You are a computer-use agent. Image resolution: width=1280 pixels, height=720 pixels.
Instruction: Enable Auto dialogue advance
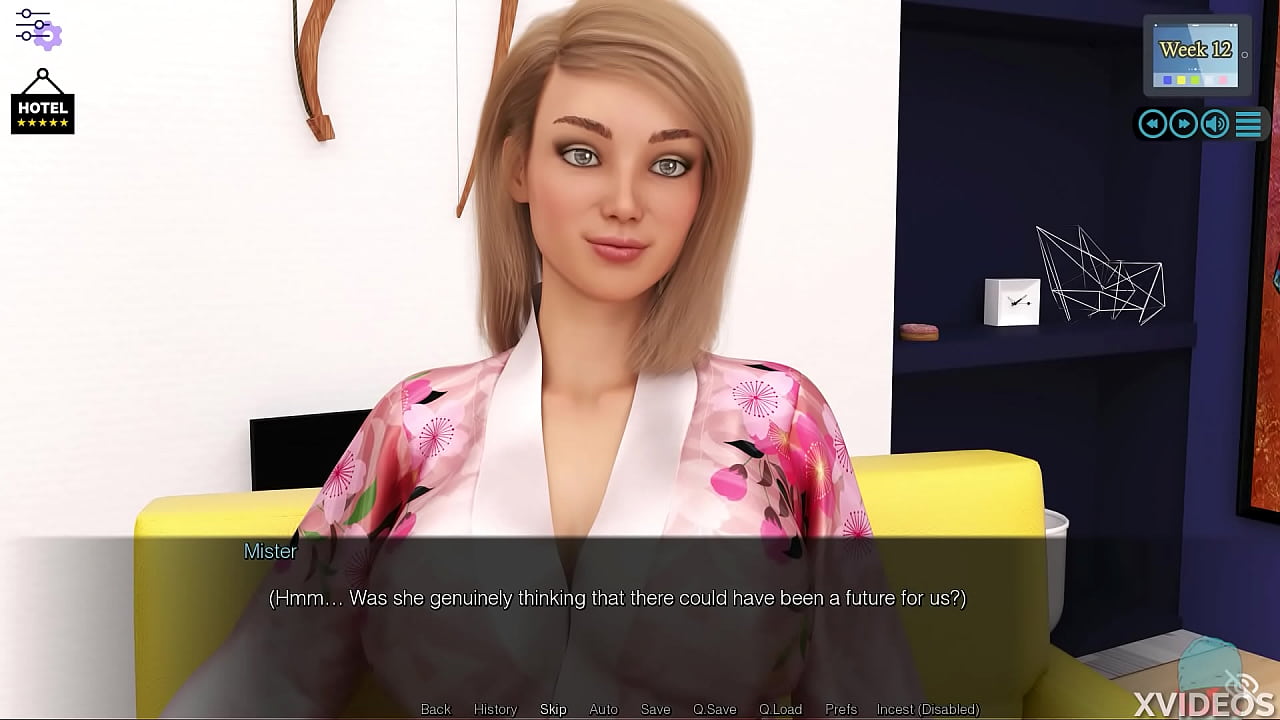603,709
